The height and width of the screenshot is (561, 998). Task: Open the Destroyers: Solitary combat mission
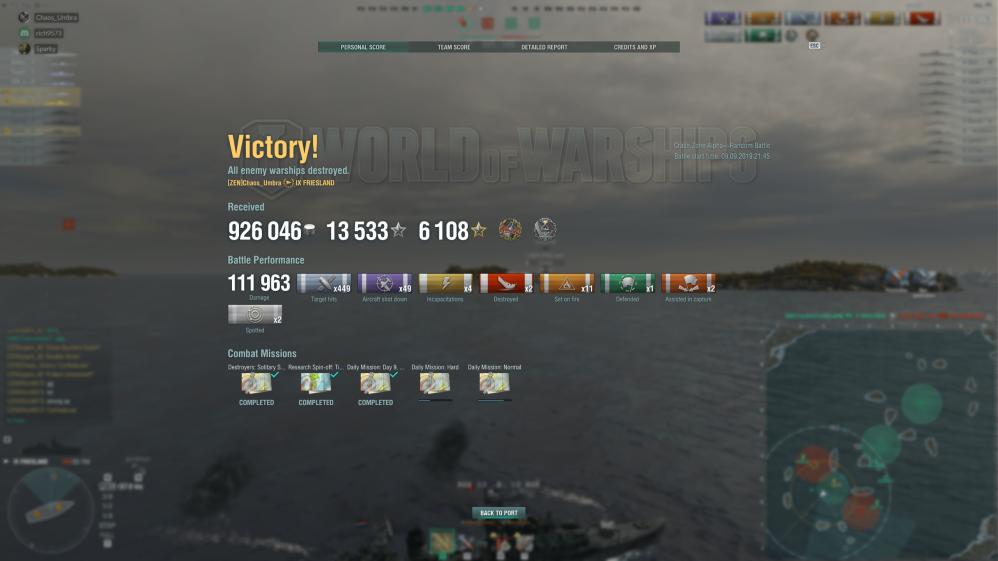pos(257,384)
